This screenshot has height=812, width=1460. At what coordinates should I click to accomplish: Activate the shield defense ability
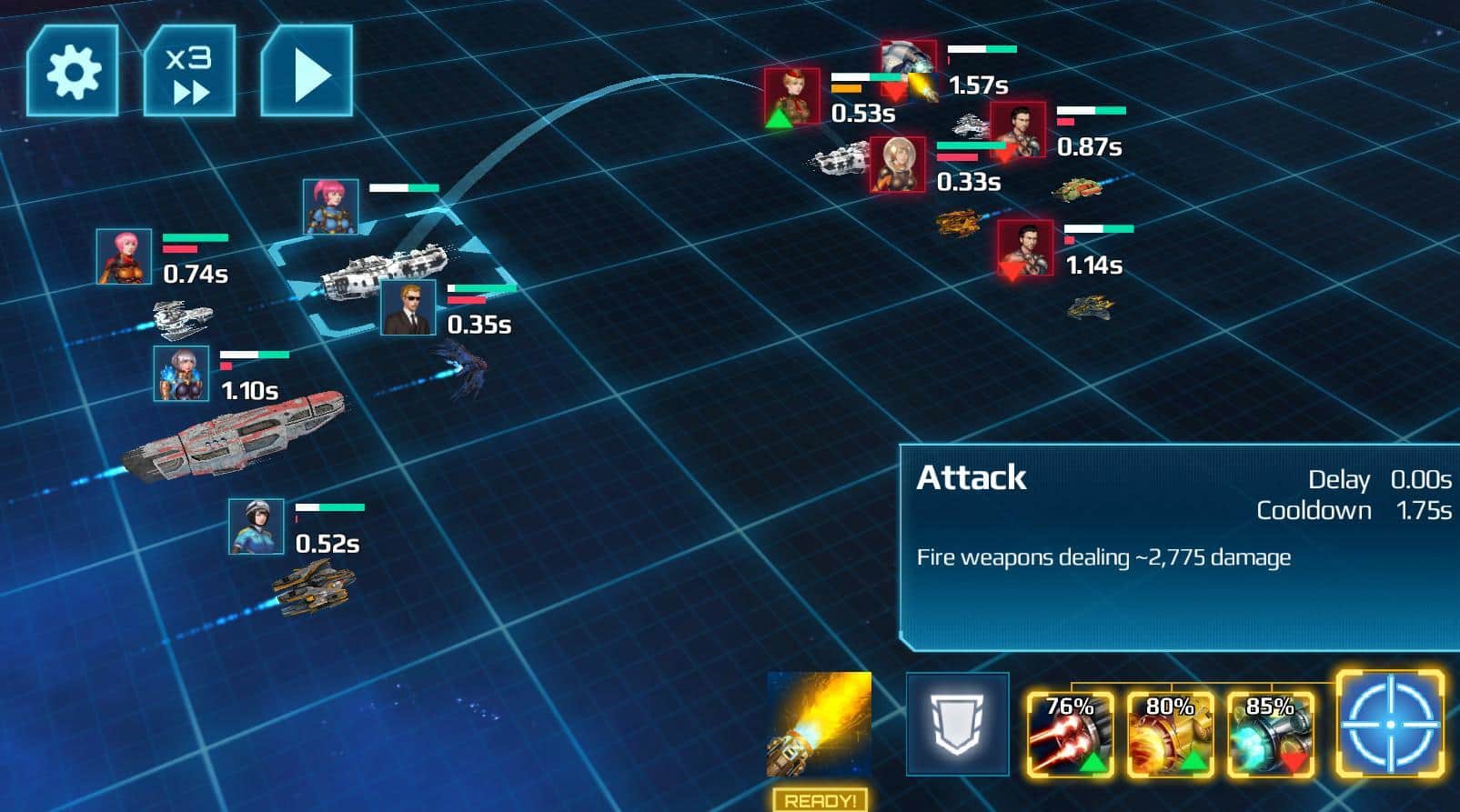[x=957, y=725]
